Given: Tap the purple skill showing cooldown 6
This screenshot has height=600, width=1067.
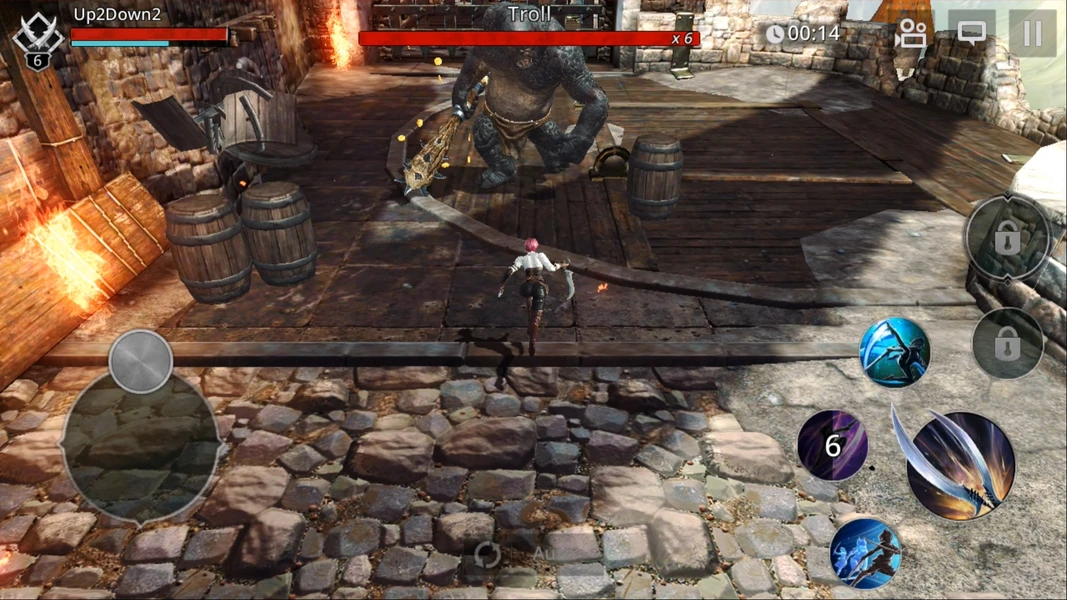Looking at the screenshot, I should [x=832, y=445].
